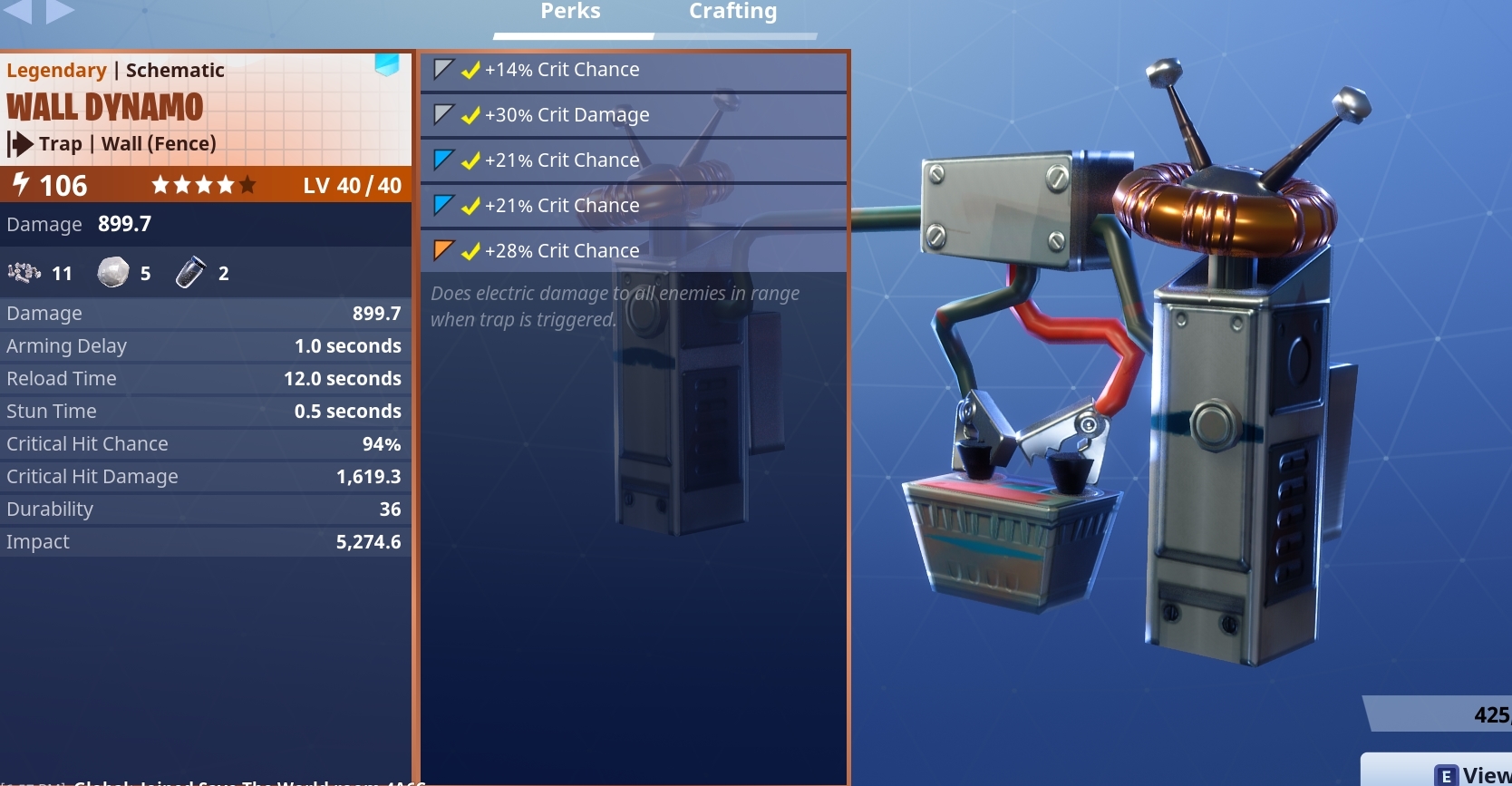Screen dimensions: 1512x786
Task: Click the blue bookmark icon on the schematic card
Action: point(388,65)
